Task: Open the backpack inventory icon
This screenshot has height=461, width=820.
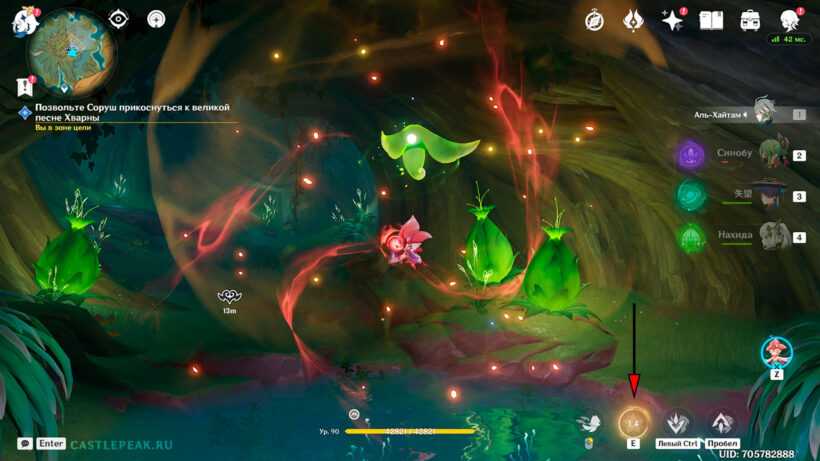Action: click(750, 20)
